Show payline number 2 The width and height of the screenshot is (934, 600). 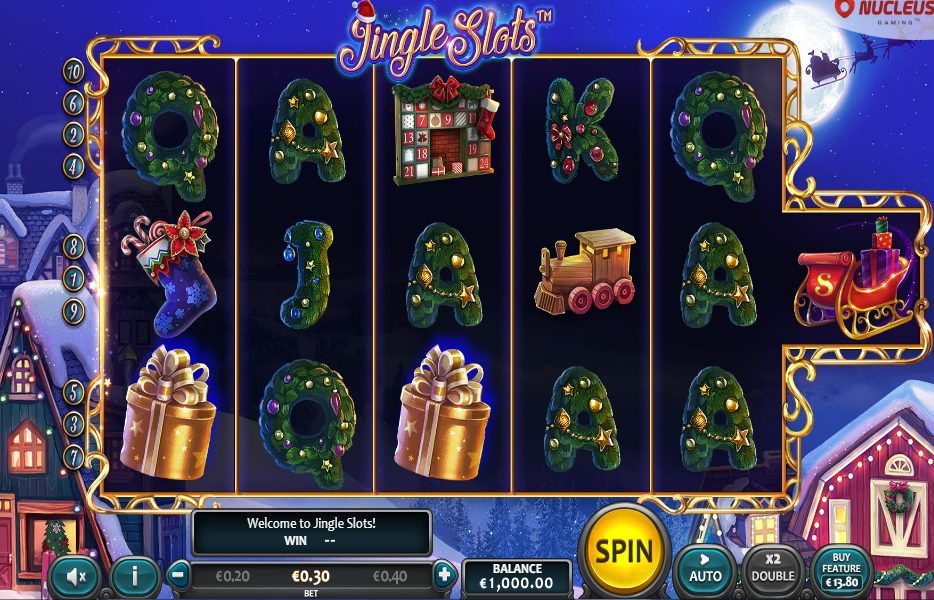tap(74, 134)
